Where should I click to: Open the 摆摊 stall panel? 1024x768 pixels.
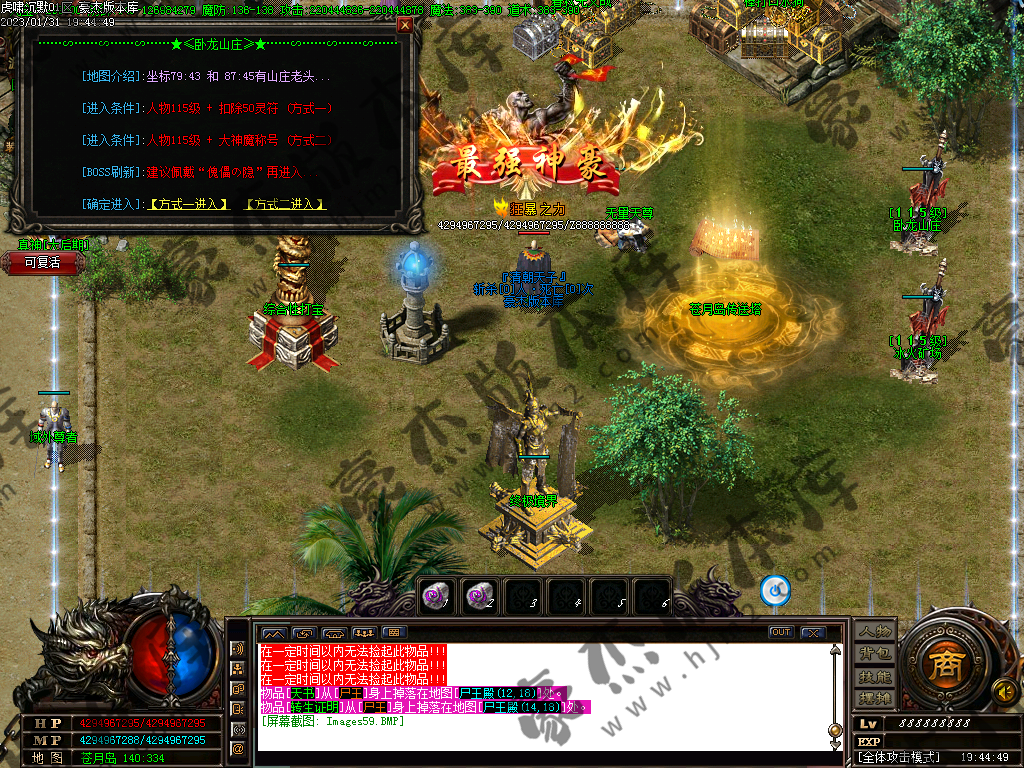pos(873,697)
